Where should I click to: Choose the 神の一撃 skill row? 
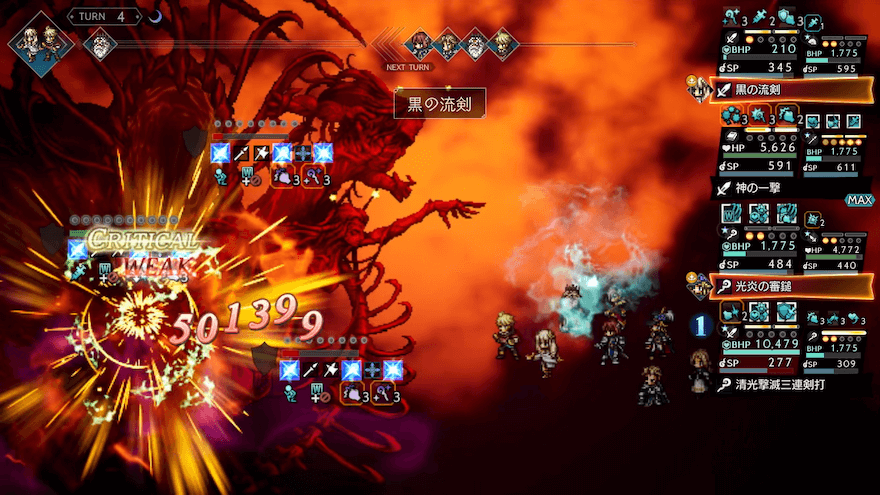pos(780,187)
